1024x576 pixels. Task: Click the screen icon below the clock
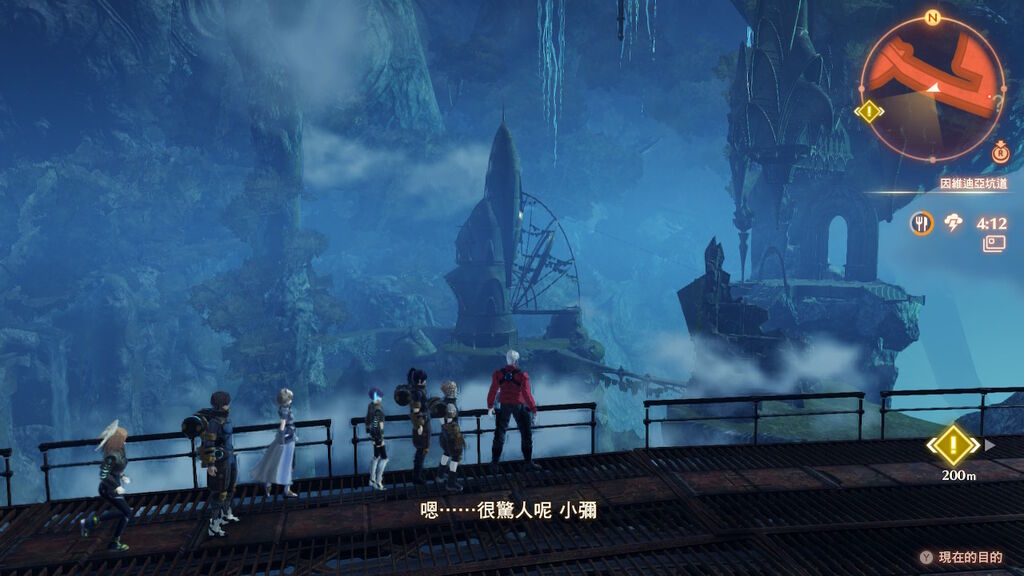[x=994, y=243]
